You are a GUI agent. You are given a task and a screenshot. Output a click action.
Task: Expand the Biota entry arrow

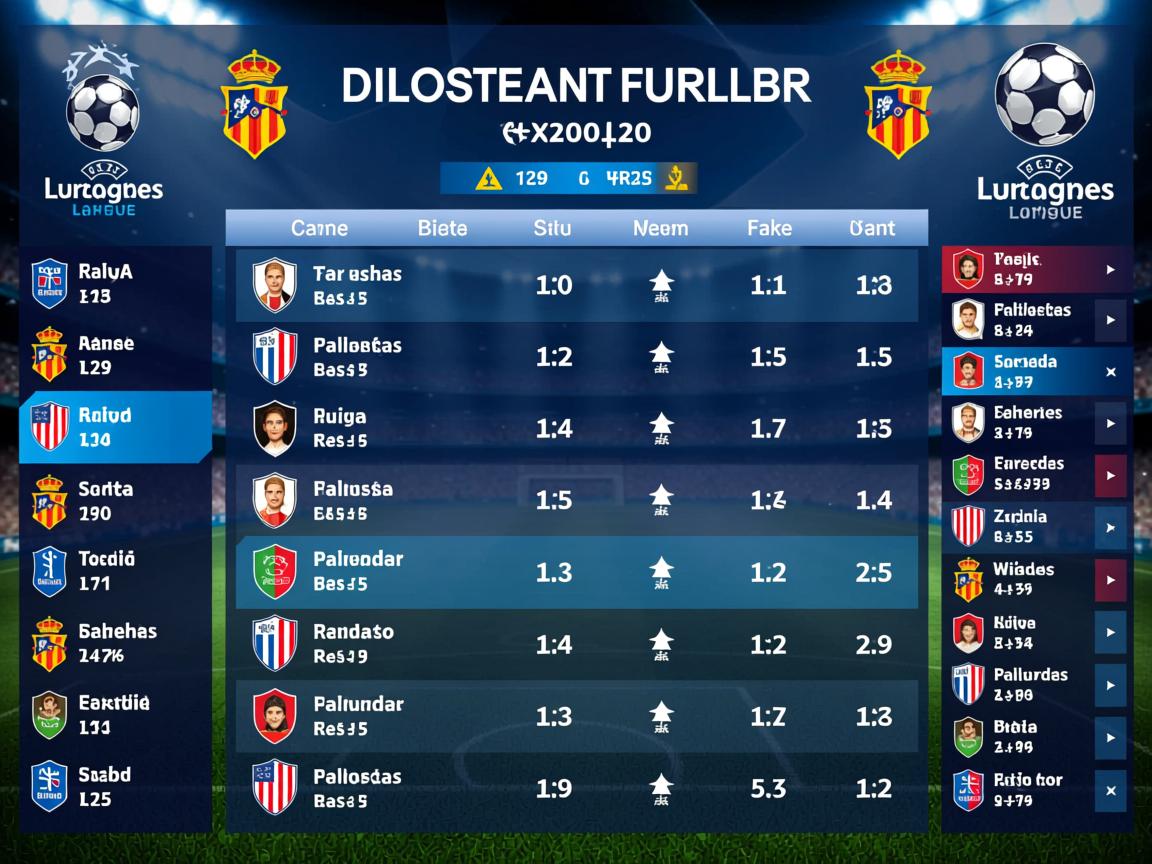tap(1110, 738)
